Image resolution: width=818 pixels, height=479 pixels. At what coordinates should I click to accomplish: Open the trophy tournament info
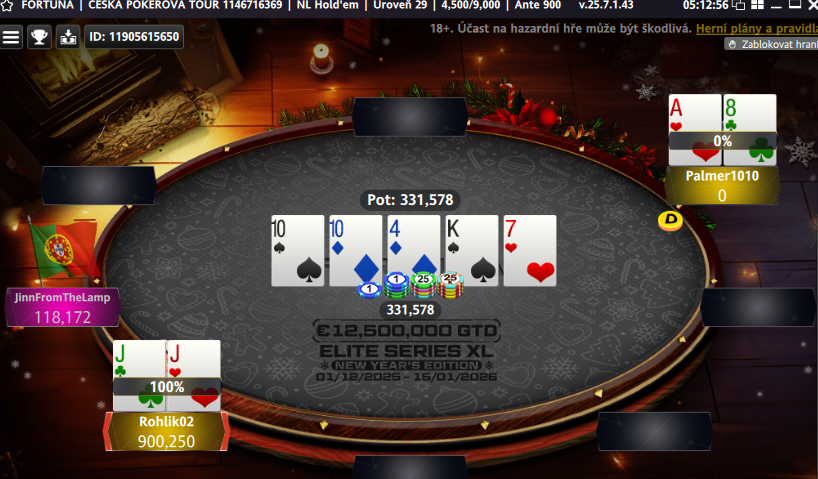click(x=39, y=37)
